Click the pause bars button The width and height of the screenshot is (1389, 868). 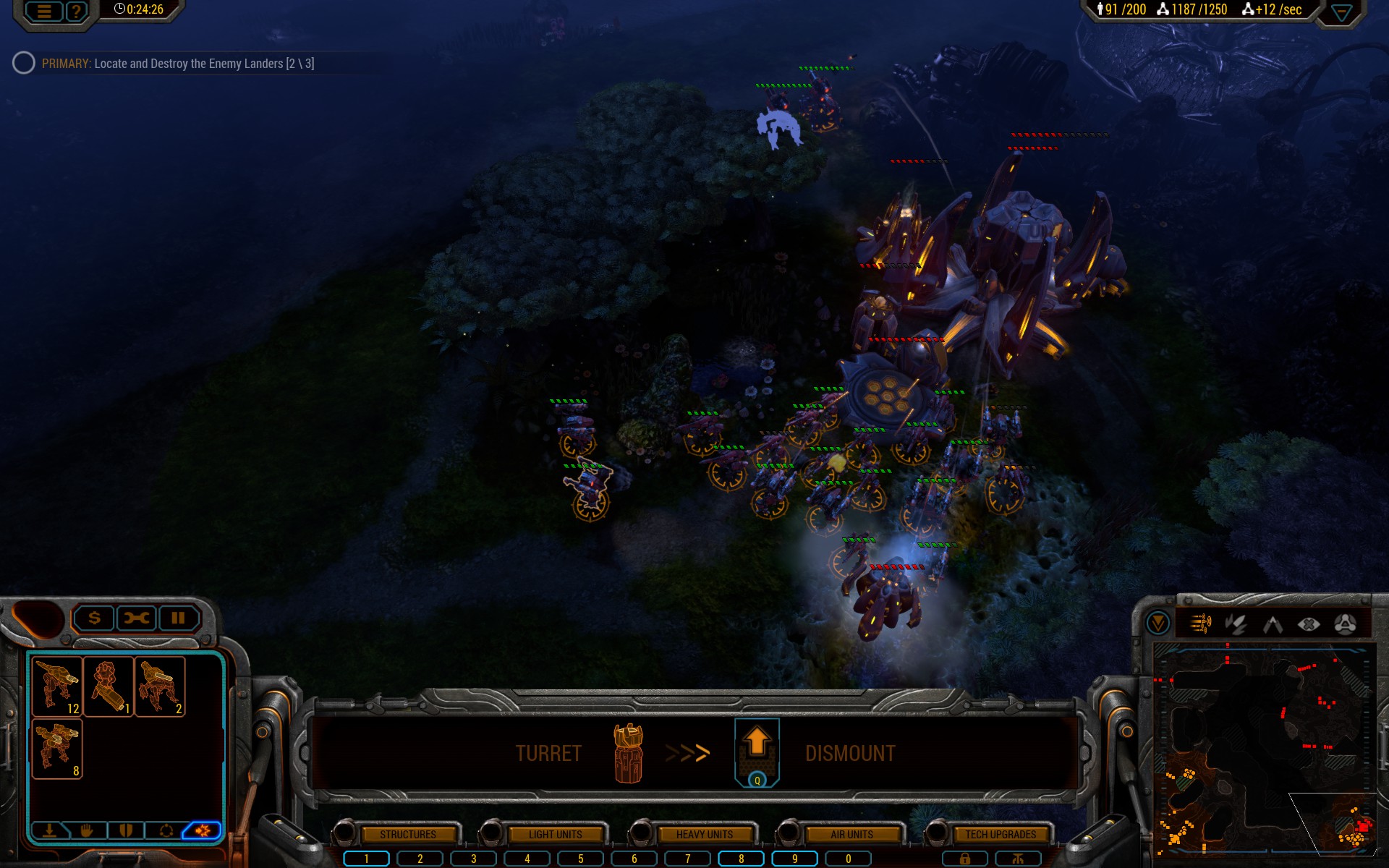point(178,618)
